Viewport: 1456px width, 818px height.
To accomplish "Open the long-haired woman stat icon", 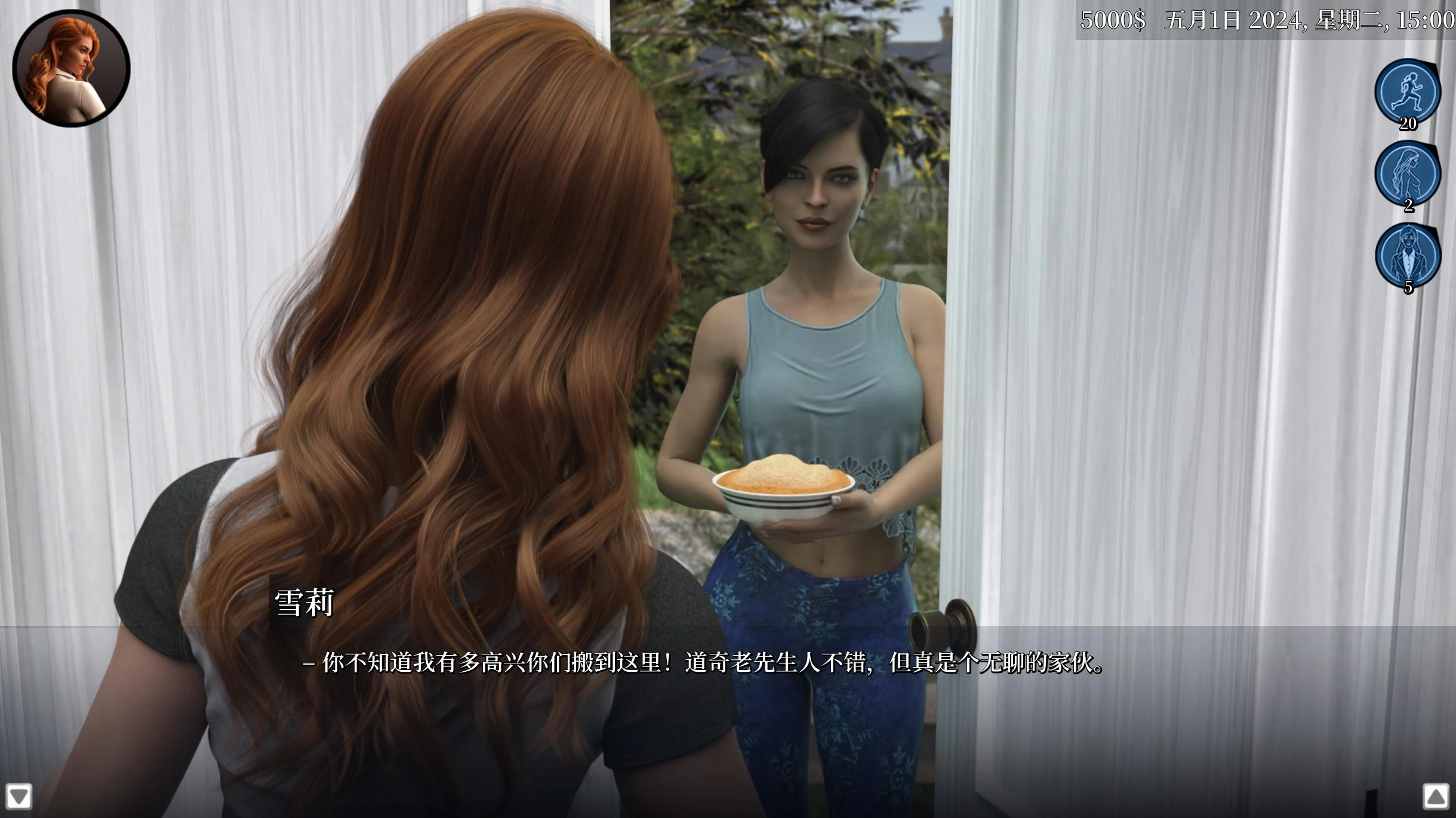I will pyautogui.click(x=1408, y=173).
